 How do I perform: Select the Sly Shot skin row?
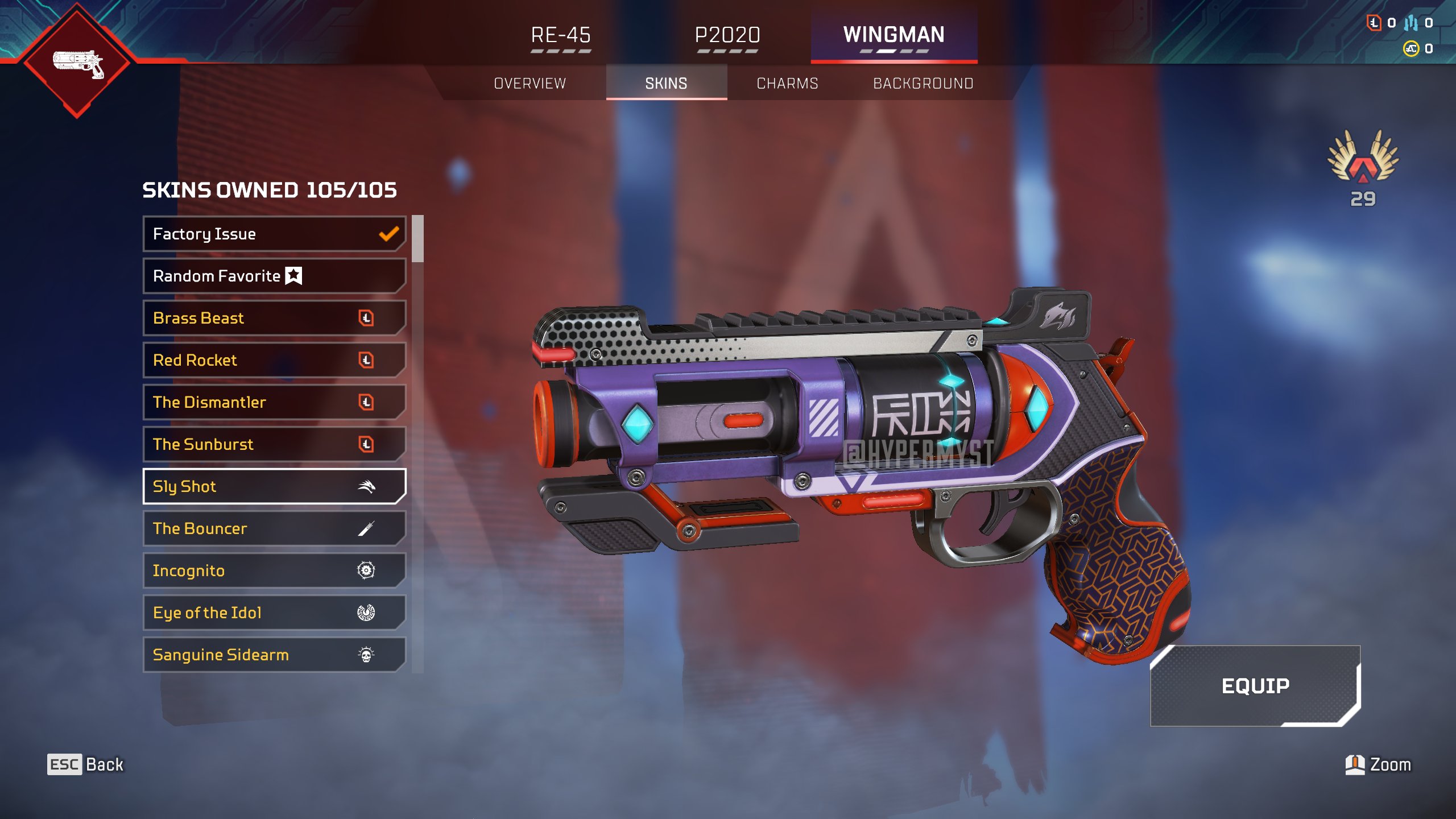pos(274,486)
